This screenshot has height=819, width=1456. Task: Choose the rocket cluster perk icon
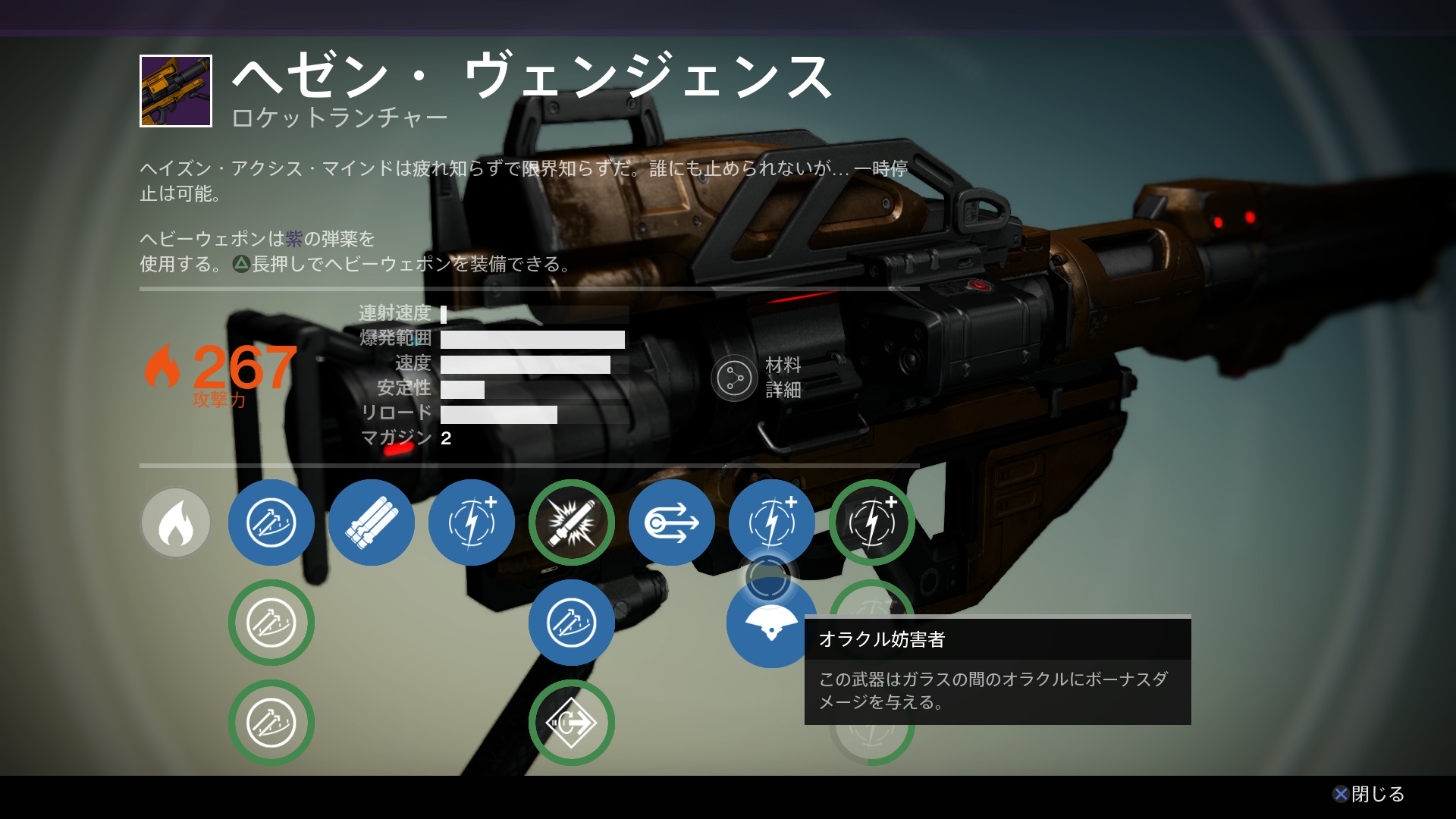[x=371, y=522]
